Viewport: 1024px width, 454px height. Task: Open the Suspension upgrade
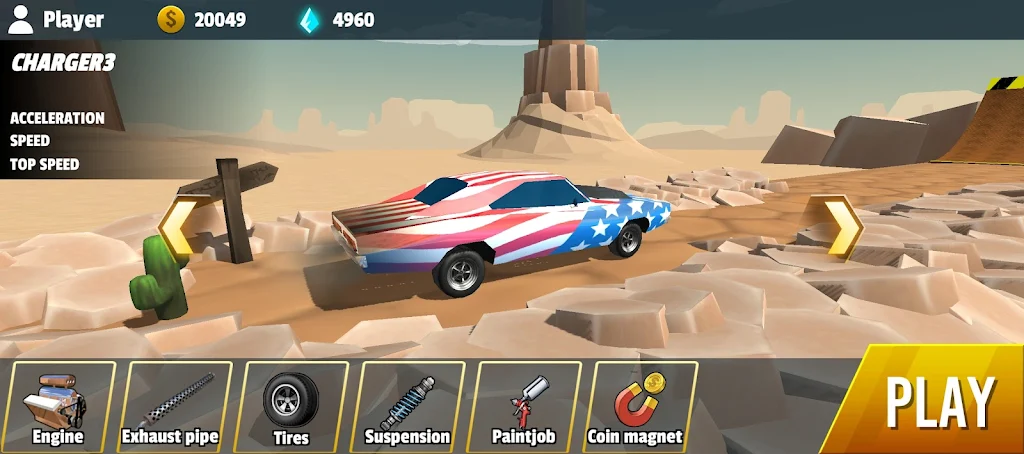[x=407, y=407]
